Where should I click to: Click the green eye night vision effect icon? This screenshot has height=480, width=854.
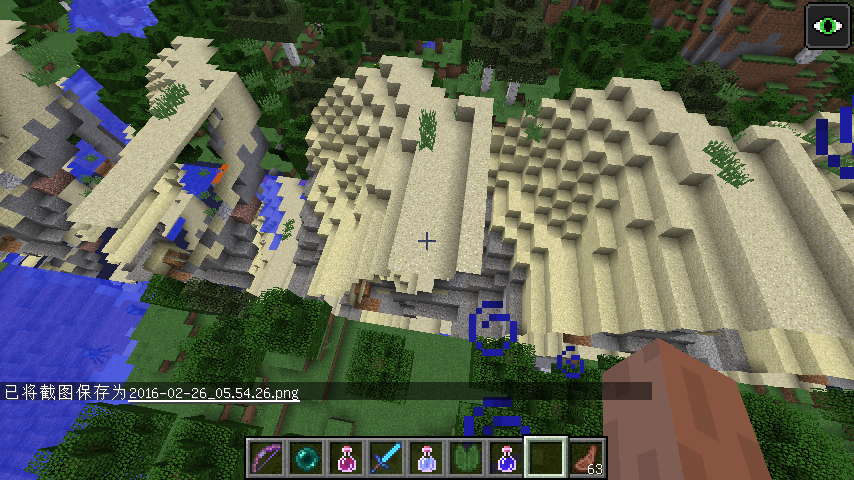pyautogui.click(x=828, y=25)
